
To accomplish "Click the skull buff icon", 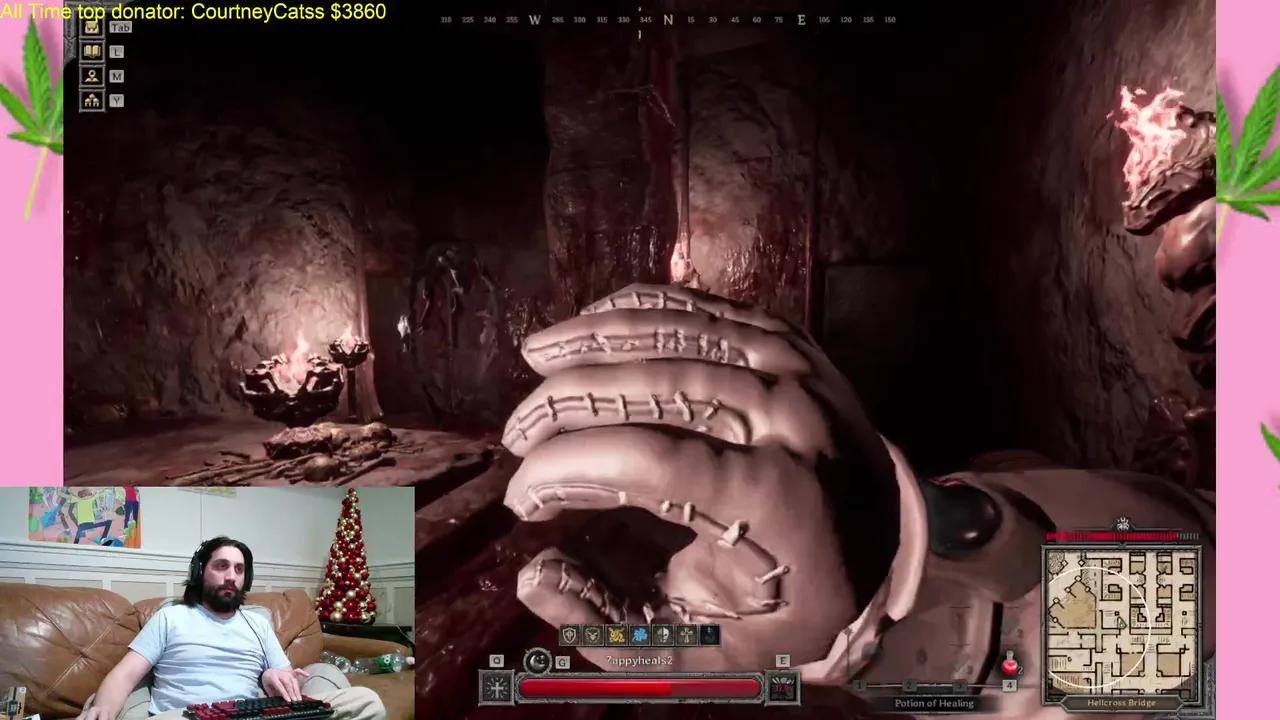I will click(x=662, y=635).
